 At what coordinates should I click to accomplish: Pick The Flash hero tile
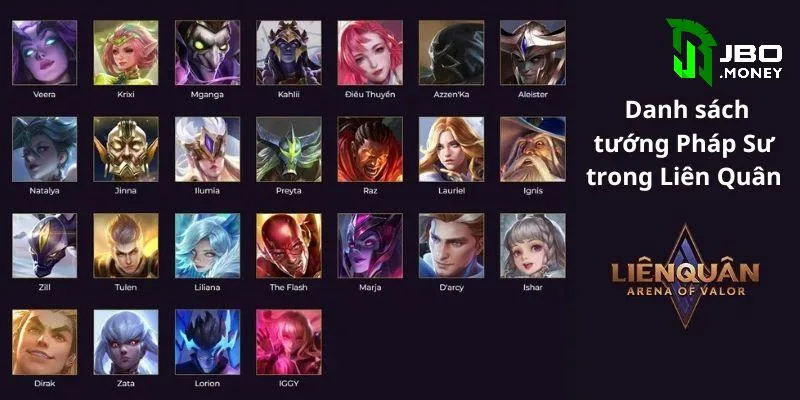tap(289, 245)
